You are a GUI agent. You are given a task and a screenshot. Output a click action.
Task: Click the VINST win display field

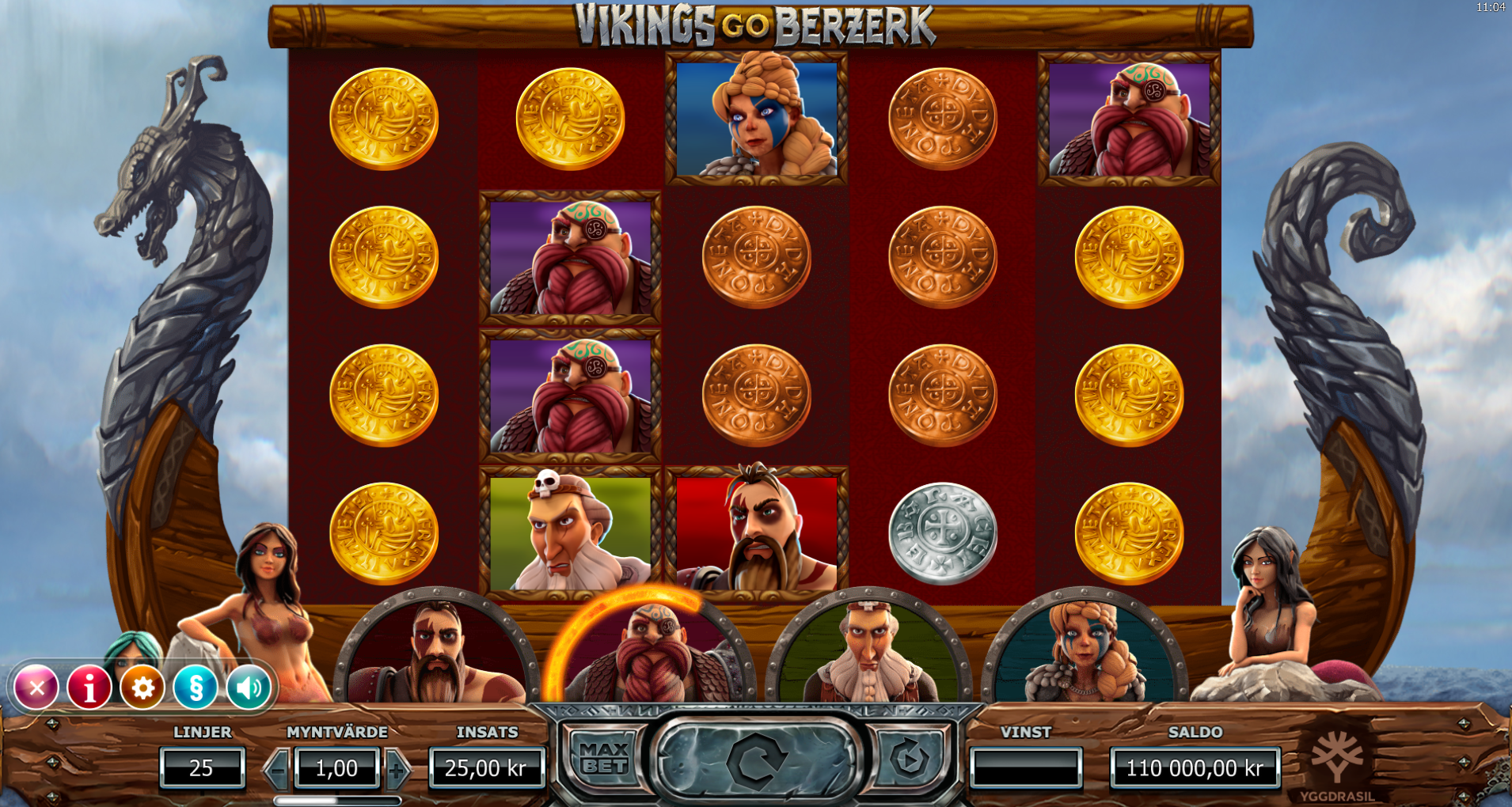pyautogui.click(x=1027, y=765)
